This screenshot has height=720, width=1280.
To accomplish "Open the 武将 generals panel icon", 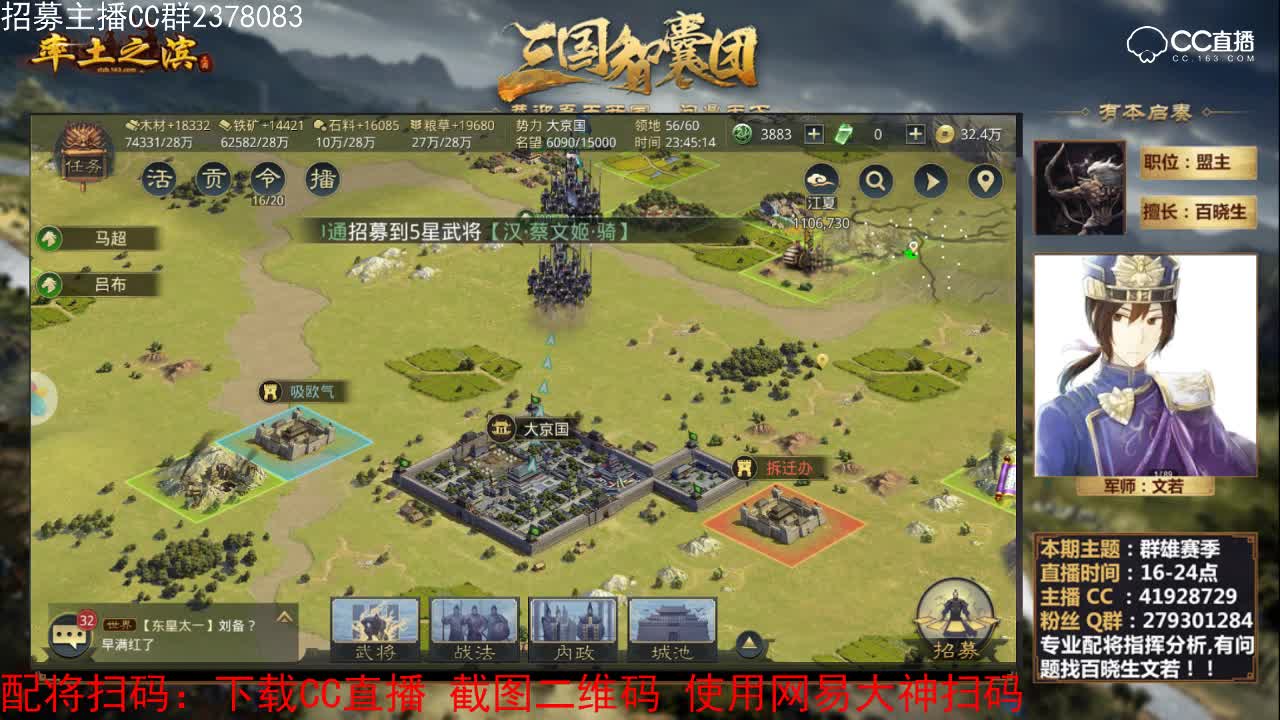I will click(378, 630).
